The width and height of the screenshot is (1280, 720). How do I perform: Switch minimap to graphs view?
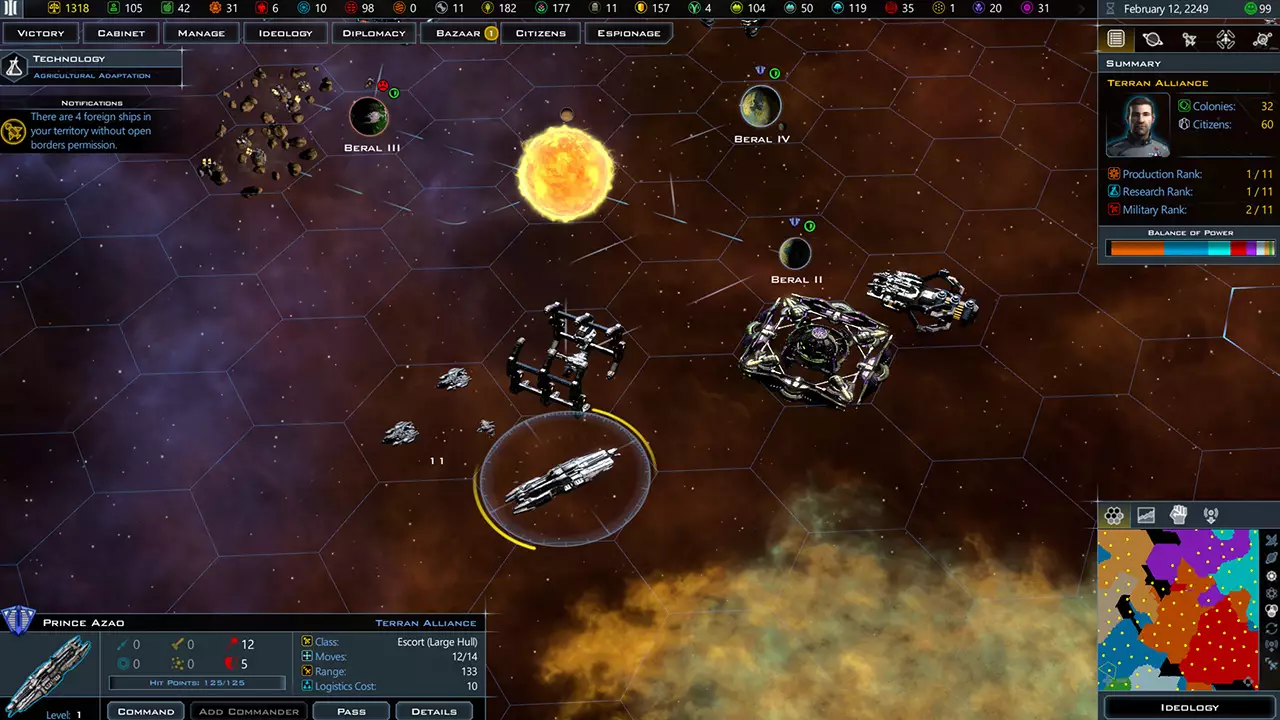click(x=1146, y=514)
